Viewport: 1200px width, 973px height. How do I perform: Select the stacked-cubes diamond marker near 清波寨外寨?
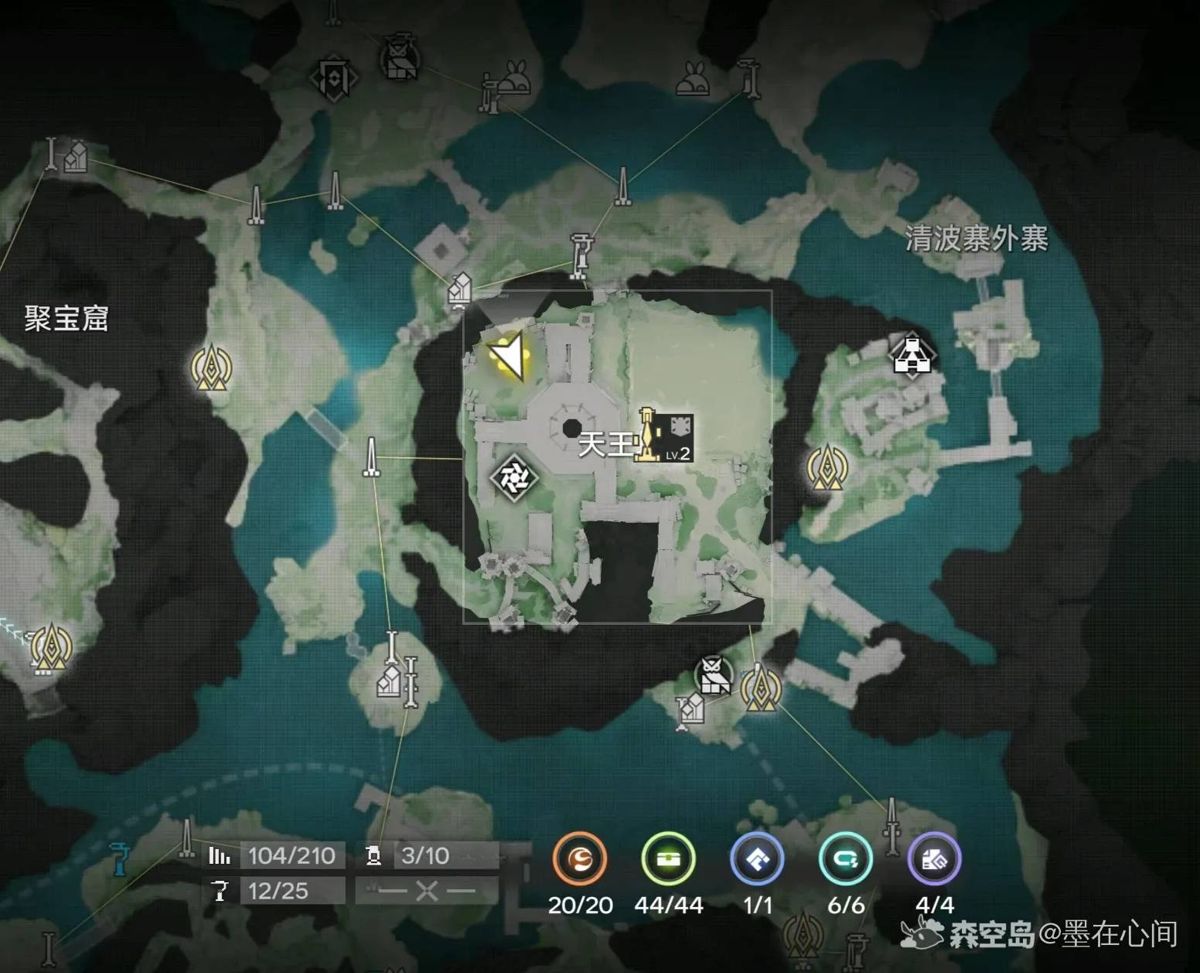pyautogui.click(x=912, y=357)
